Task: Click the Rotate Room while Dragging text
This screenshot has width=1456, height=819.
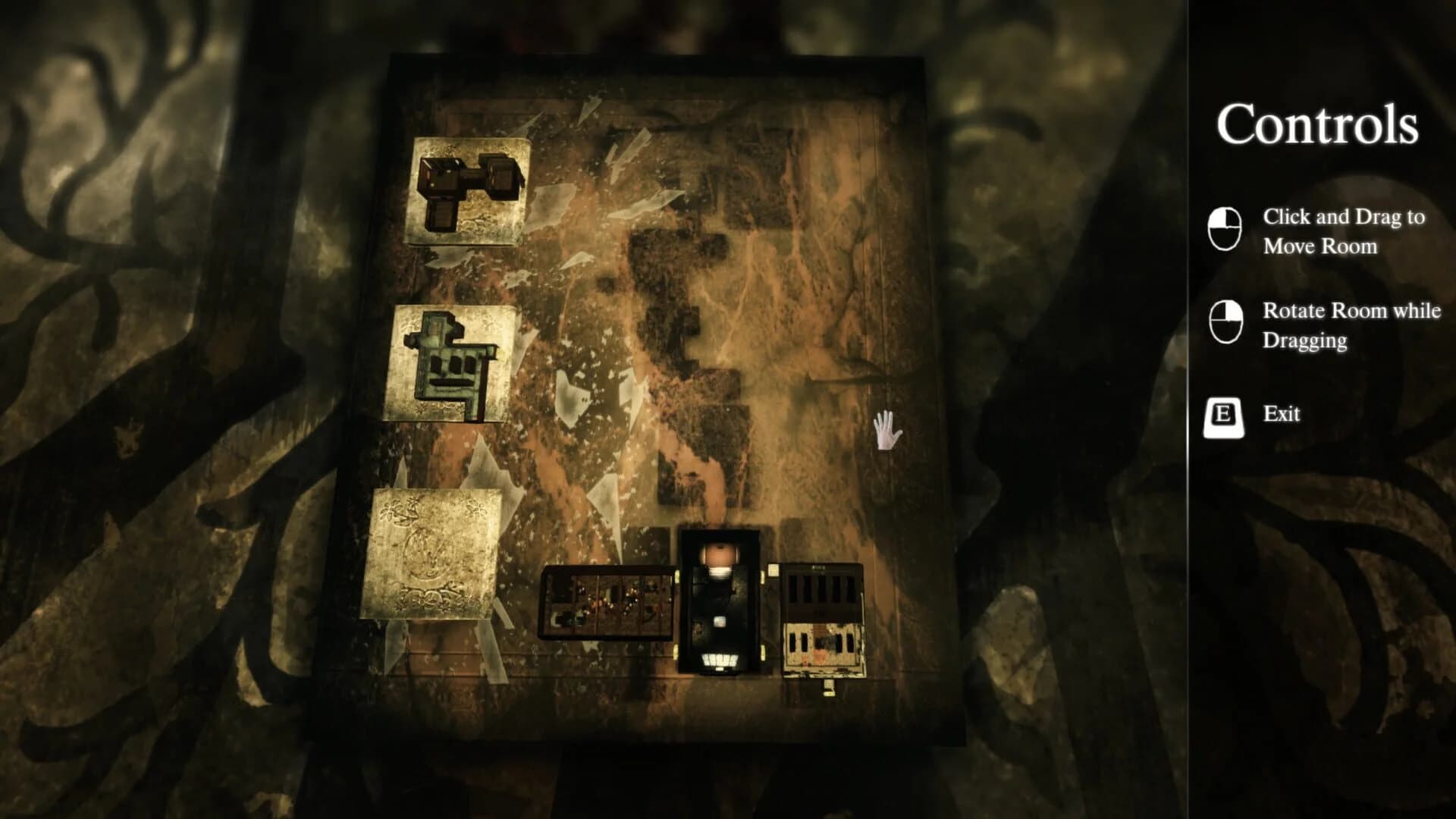Action: [x=1349, y=326]
